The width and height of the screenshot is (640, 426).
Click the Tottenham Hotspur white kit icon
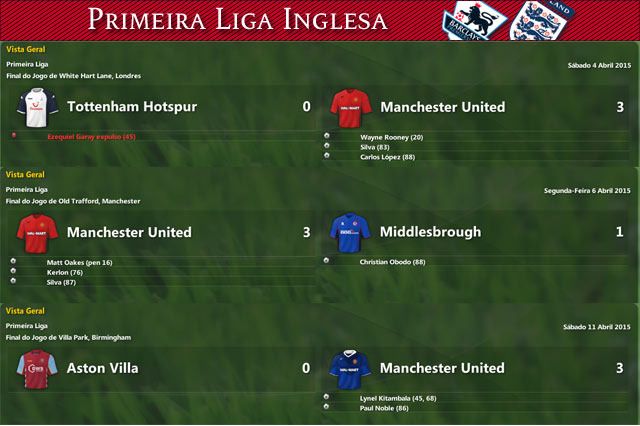click(x=37, y=105)
